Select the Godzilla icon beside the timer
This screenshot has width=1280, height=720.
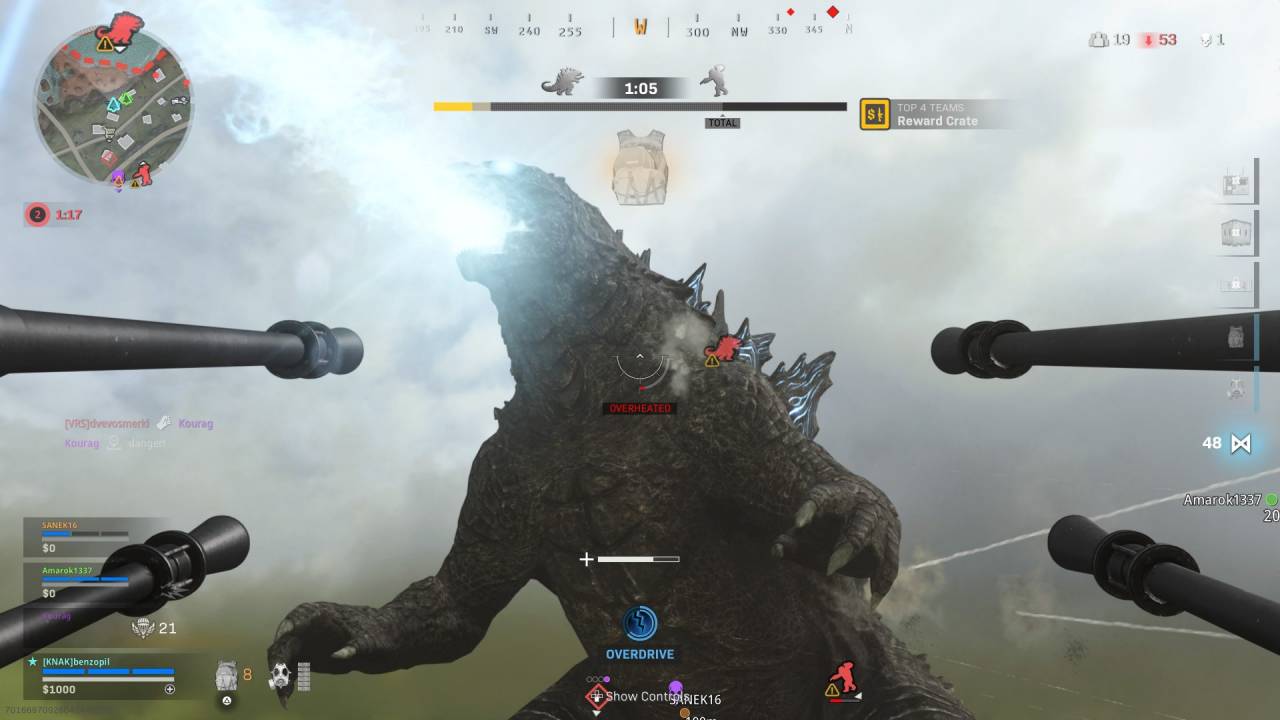(x=562, y=82)
